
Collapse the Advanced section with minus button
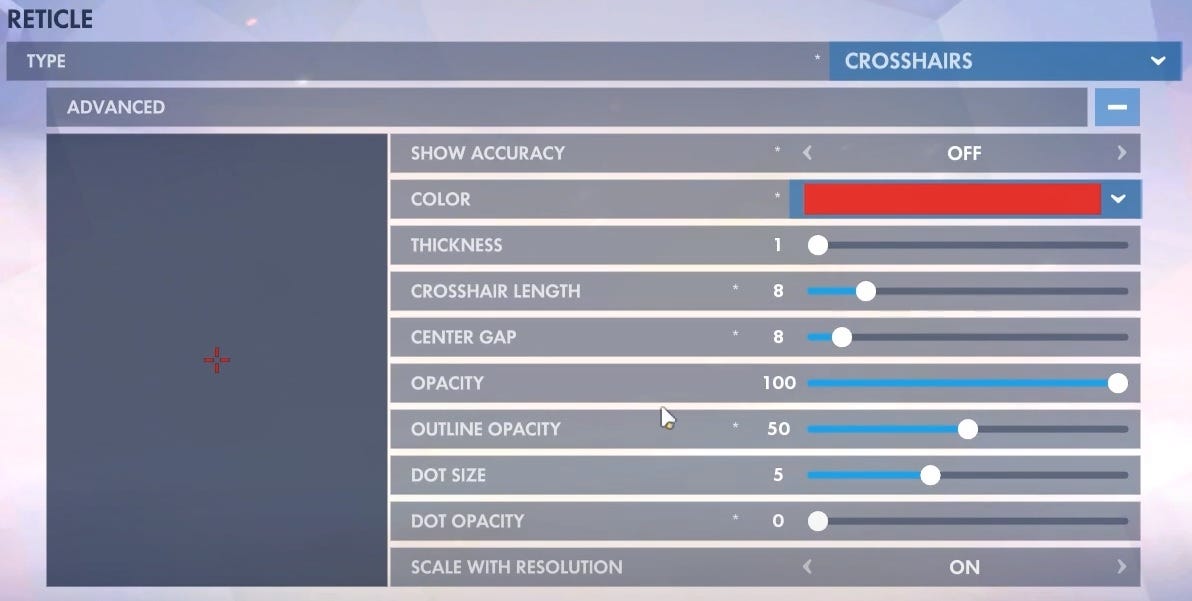coord(1117,107)
